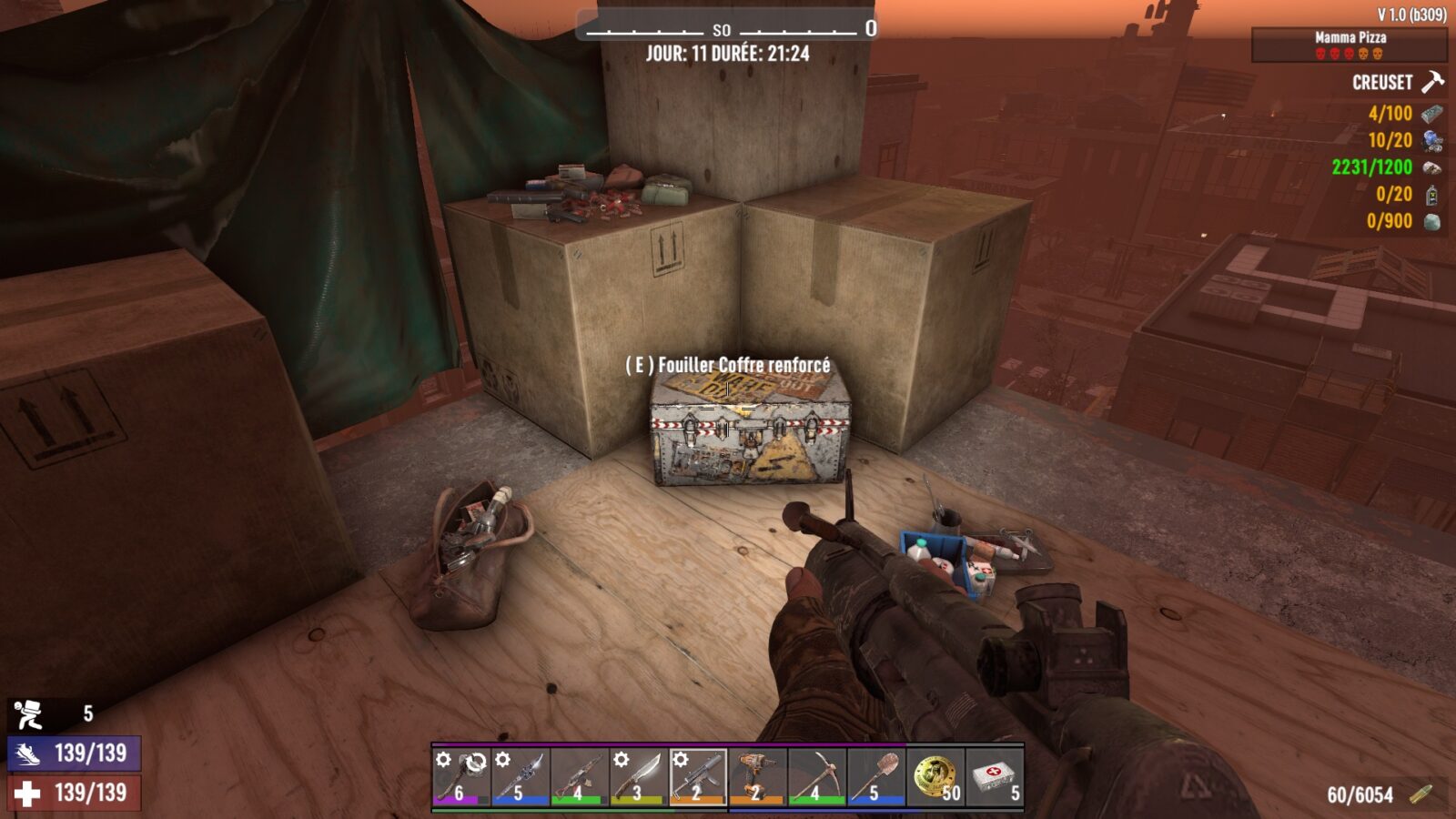Click the gold coin stack of 50

(935, 776)
